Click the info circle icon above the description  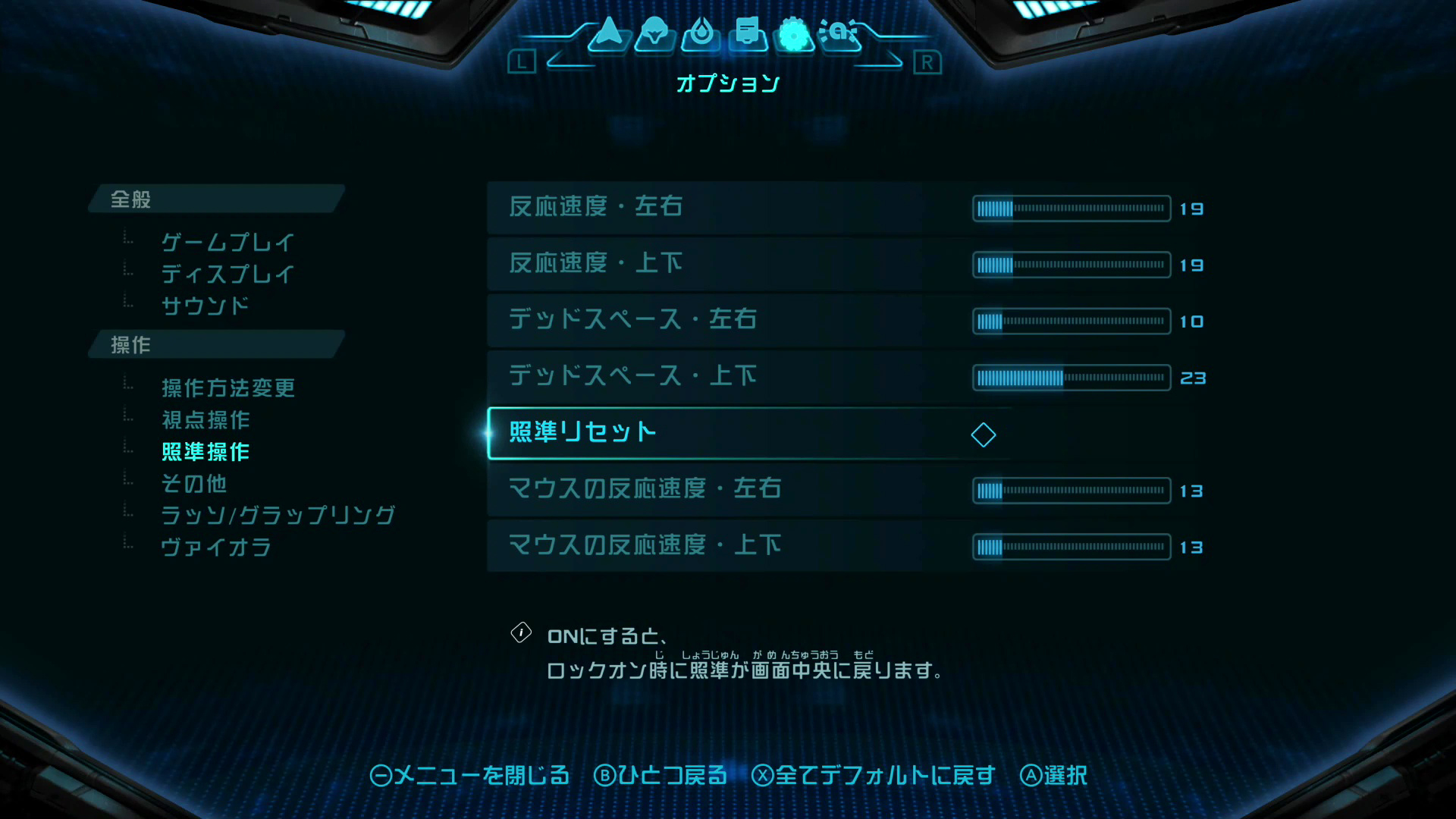tap(521, 632)
